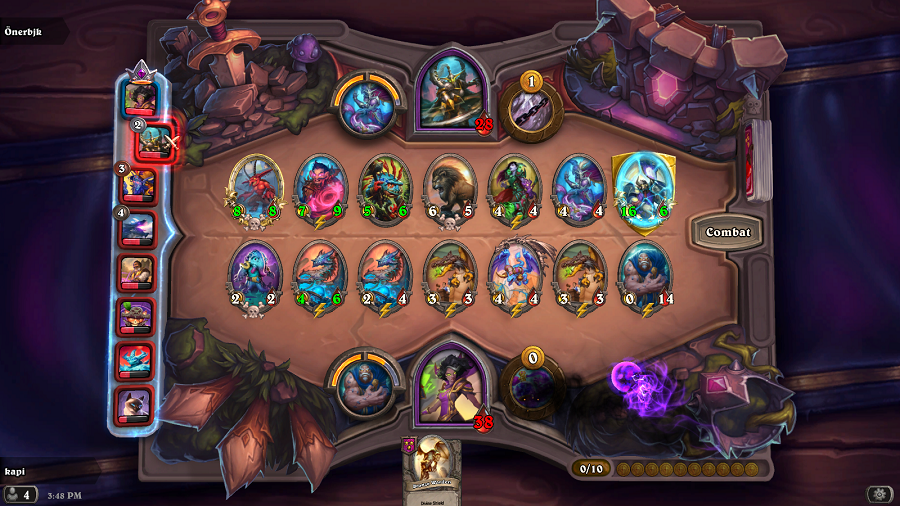Select the Divine Shield card in hand
The height and width of the screenshot is (506, 900).
point(432,470)
